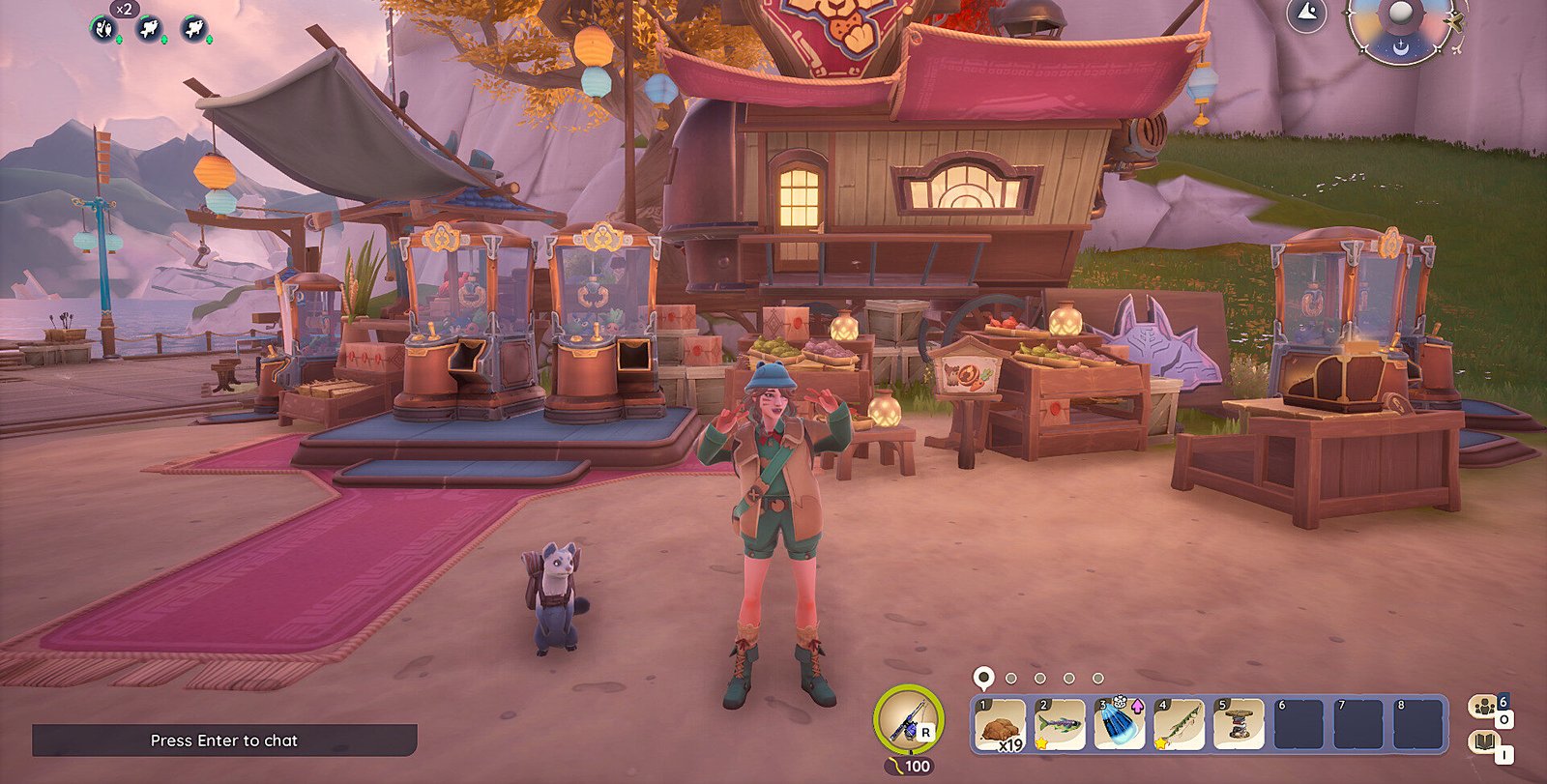Switch to the second hotbar page dot
This screenshot has height=784, width=1547.
click(x=1011, y=679)
